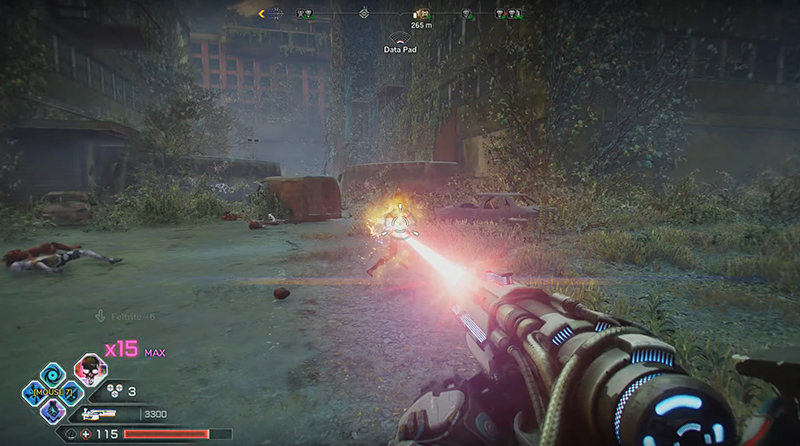This screenshot has height=446, width=800.
Task: Activate the Overdrive skull ability icon
Action: pyautogui.click(x=90, y=371)
